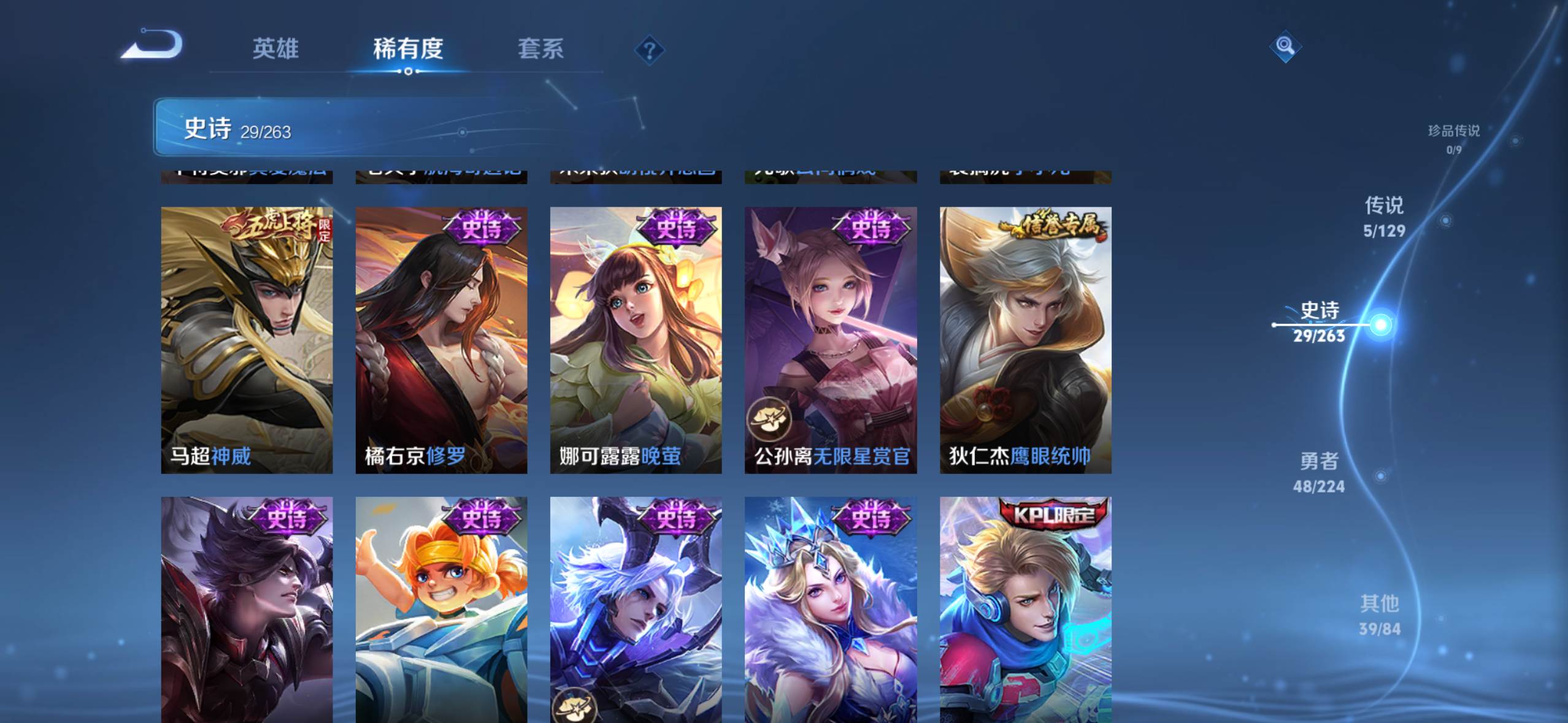The image size is (1568, 723).
Task: Jump to 珍品传说 rarity section
Action: (1453, 138)
